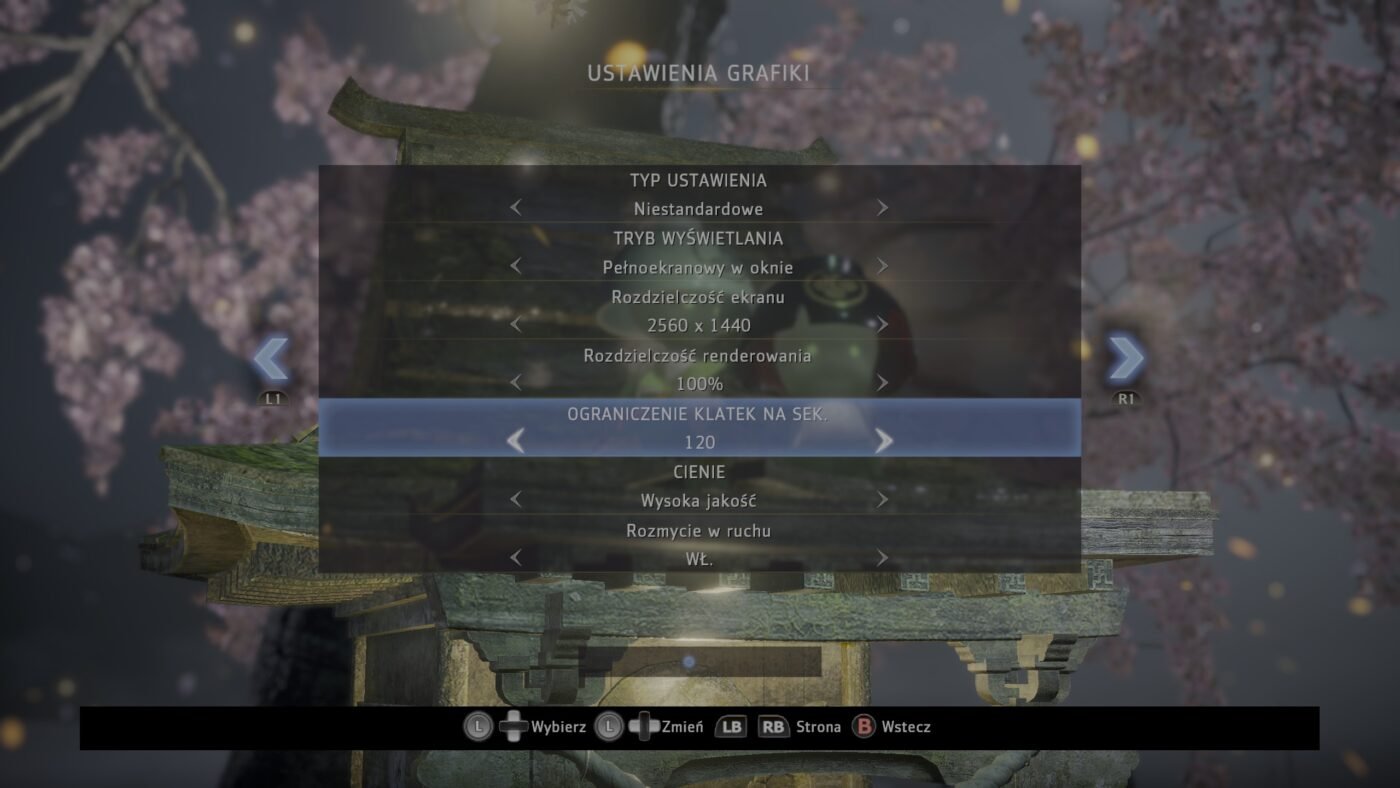Click the left arrow beside Pełnoekranowy w oknie
Screen dimensions: 1400x788
pos(516,266)
